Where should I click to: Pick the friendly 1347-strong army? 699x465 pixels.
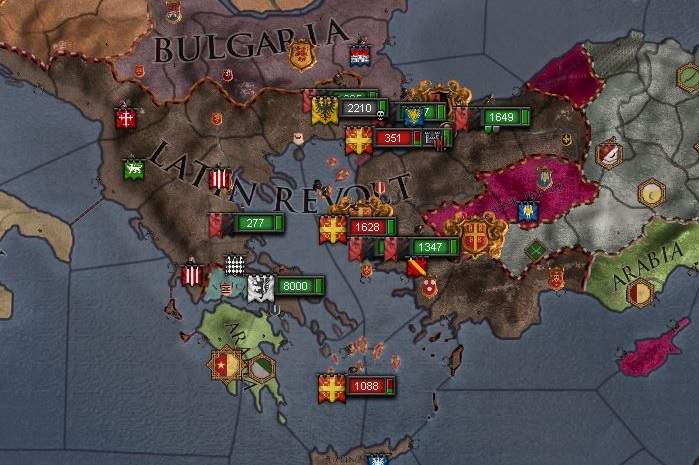tap(431, 247)
